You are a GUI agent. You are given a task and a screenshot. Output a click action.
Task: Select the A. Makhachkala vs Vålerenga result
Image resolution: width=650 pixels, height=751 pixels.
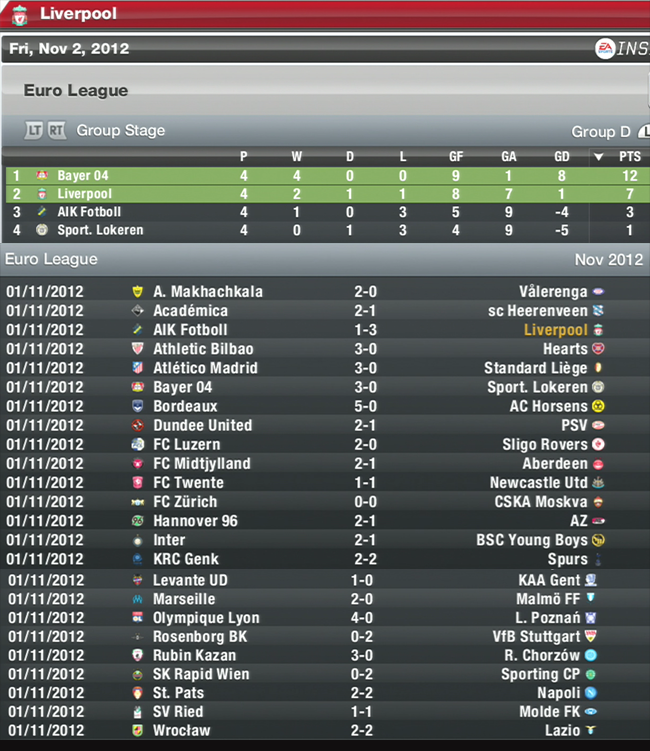click(364, 292)
